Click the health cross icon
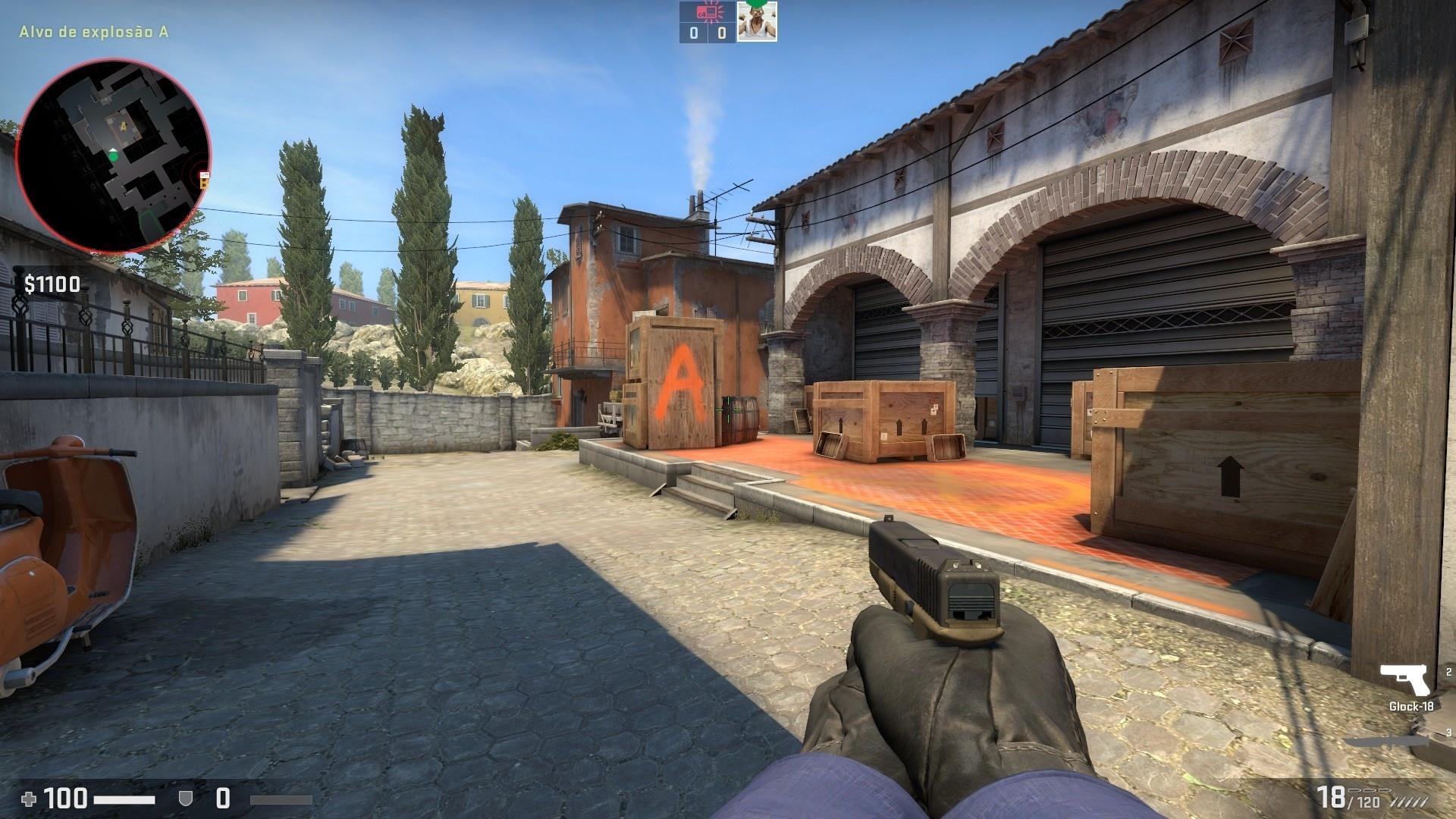Image resolution: width=1456 pixels, height=819 pixels. click(30, 799)
